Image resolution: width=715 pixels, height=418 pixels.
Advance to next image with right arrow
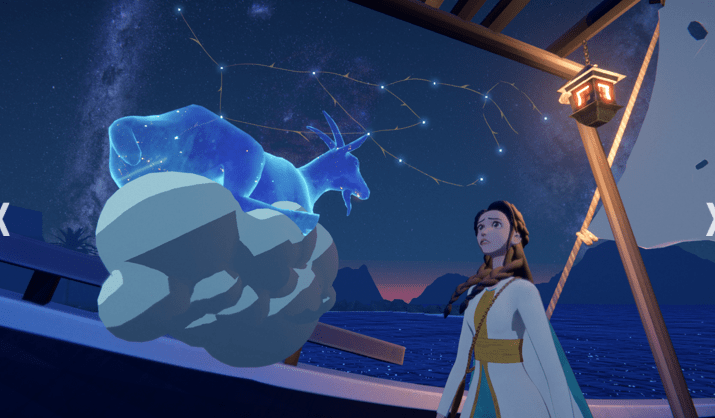(x=710, y=219)
